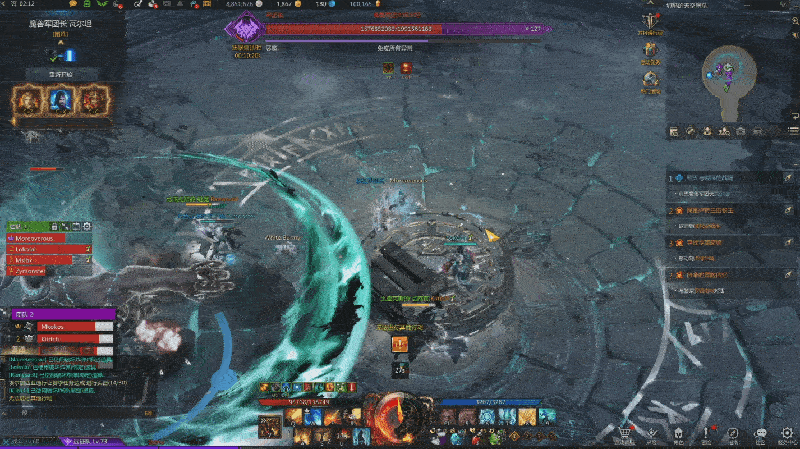Select the right red portrait card
The image size is (800, 449).
[x=92, y=99]
